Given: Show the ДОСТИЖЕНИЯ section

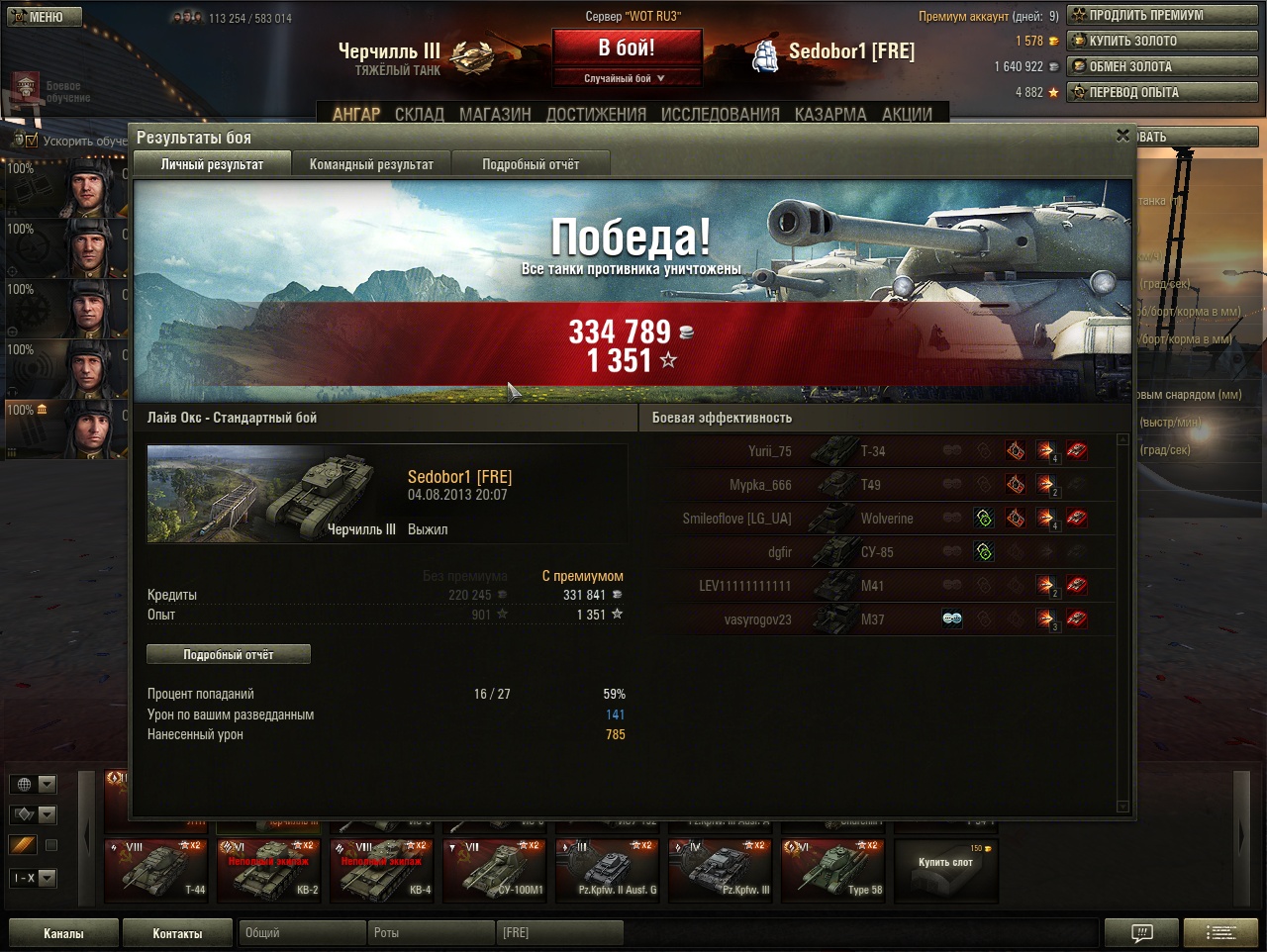Looking at the screenshot, I should (596, 114).
